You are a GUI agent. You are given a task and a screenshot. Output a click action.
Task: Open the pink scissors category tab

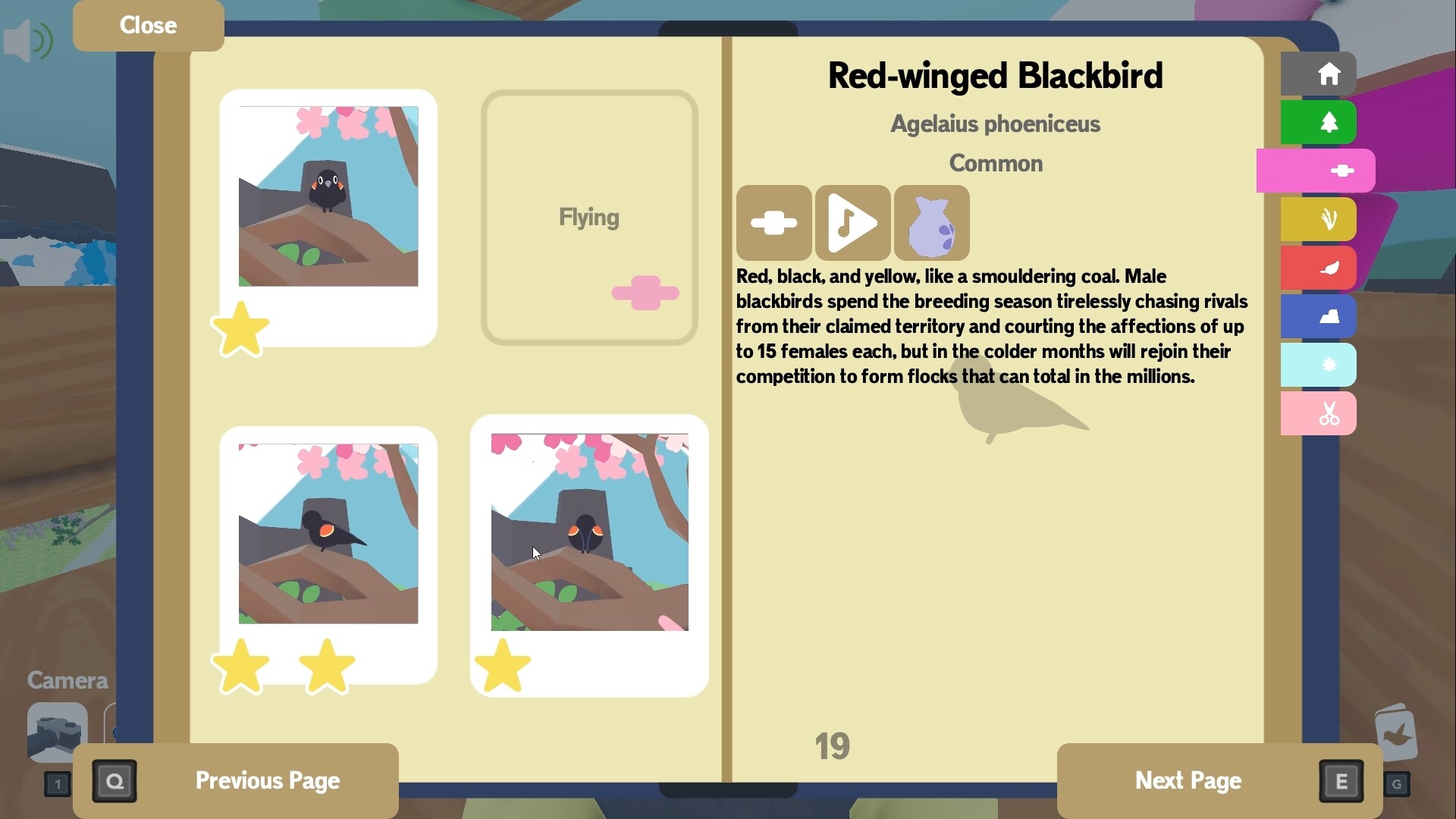coord(1318,413)
